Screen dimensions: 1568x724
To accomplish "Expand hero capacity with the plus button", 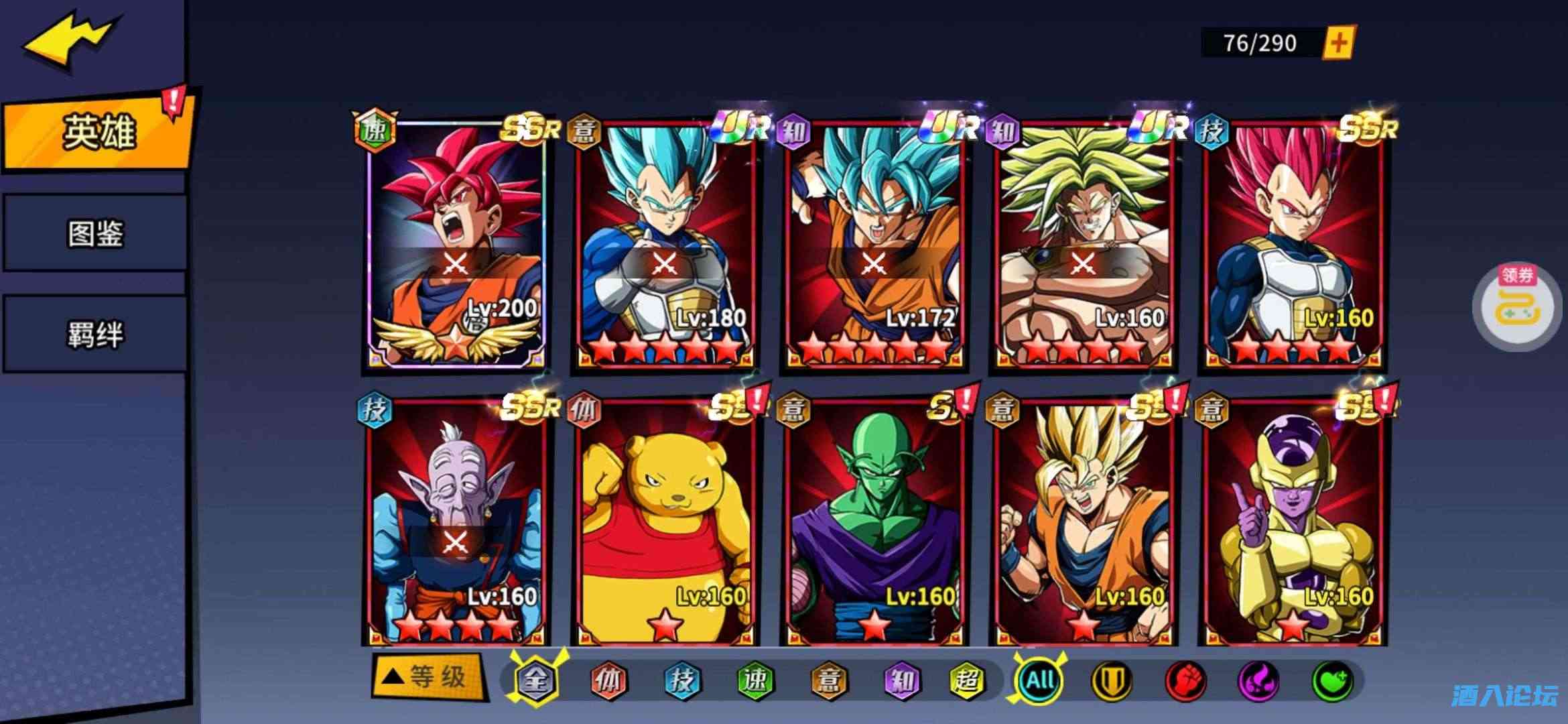I will coord(1338,43).
